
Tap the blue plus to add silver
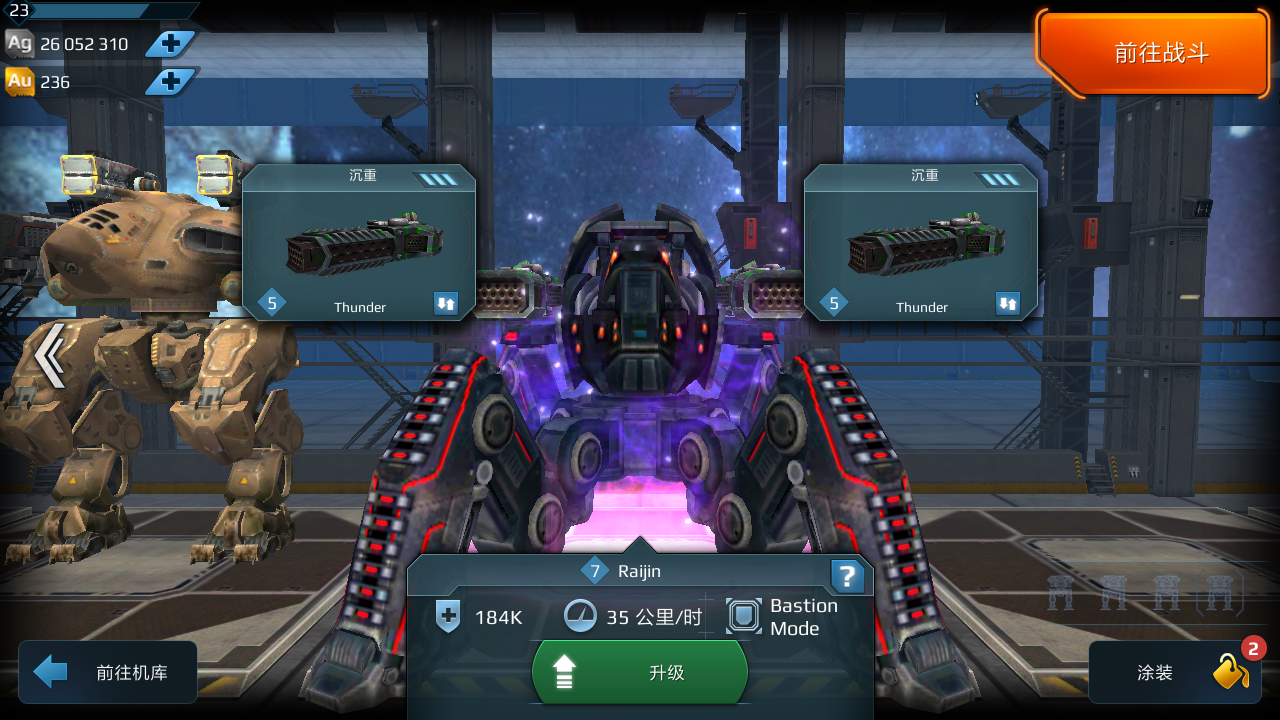pos(170,44)
